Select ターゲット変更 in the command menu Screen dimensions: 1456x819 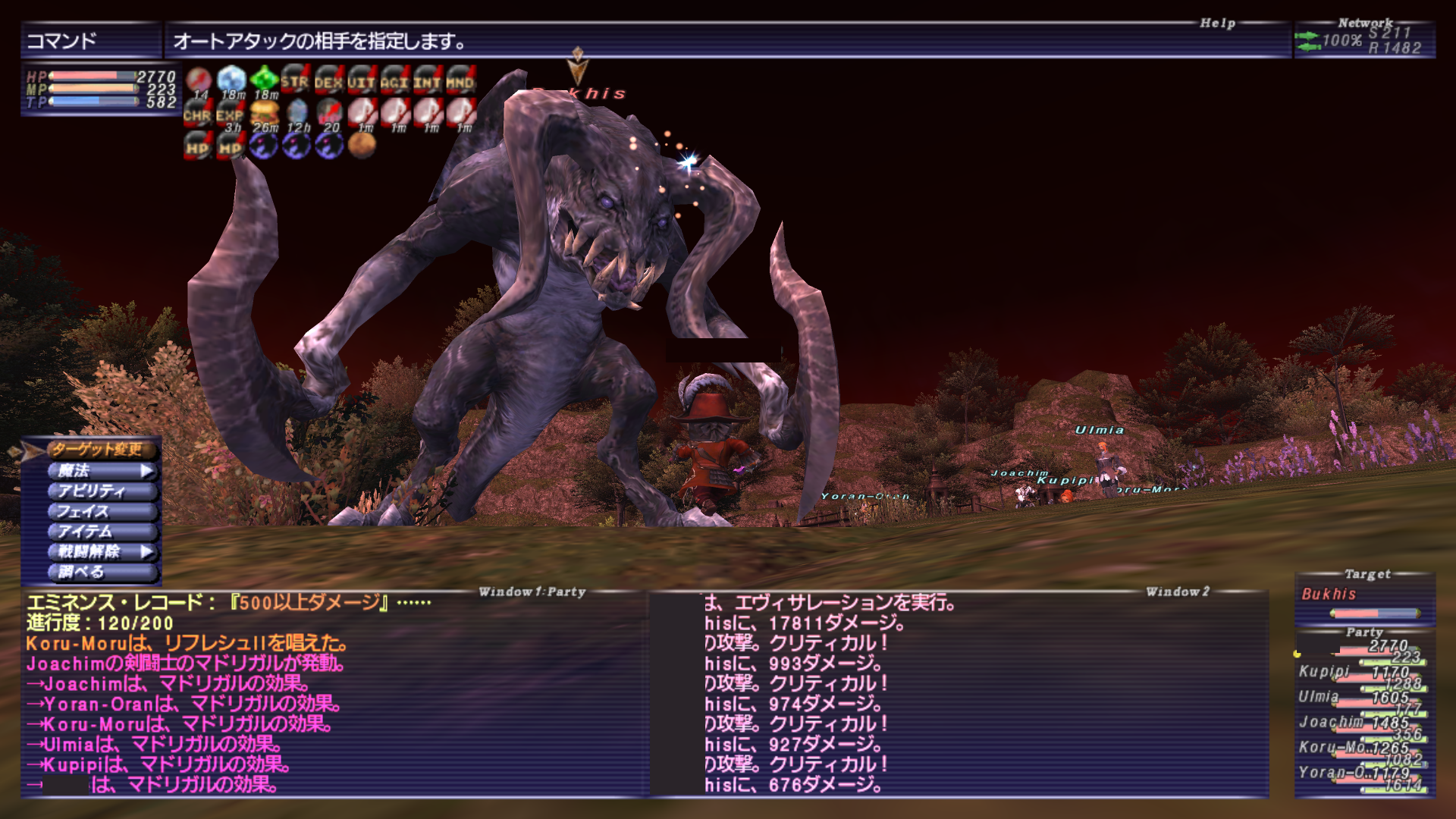[x=96, y=450]
